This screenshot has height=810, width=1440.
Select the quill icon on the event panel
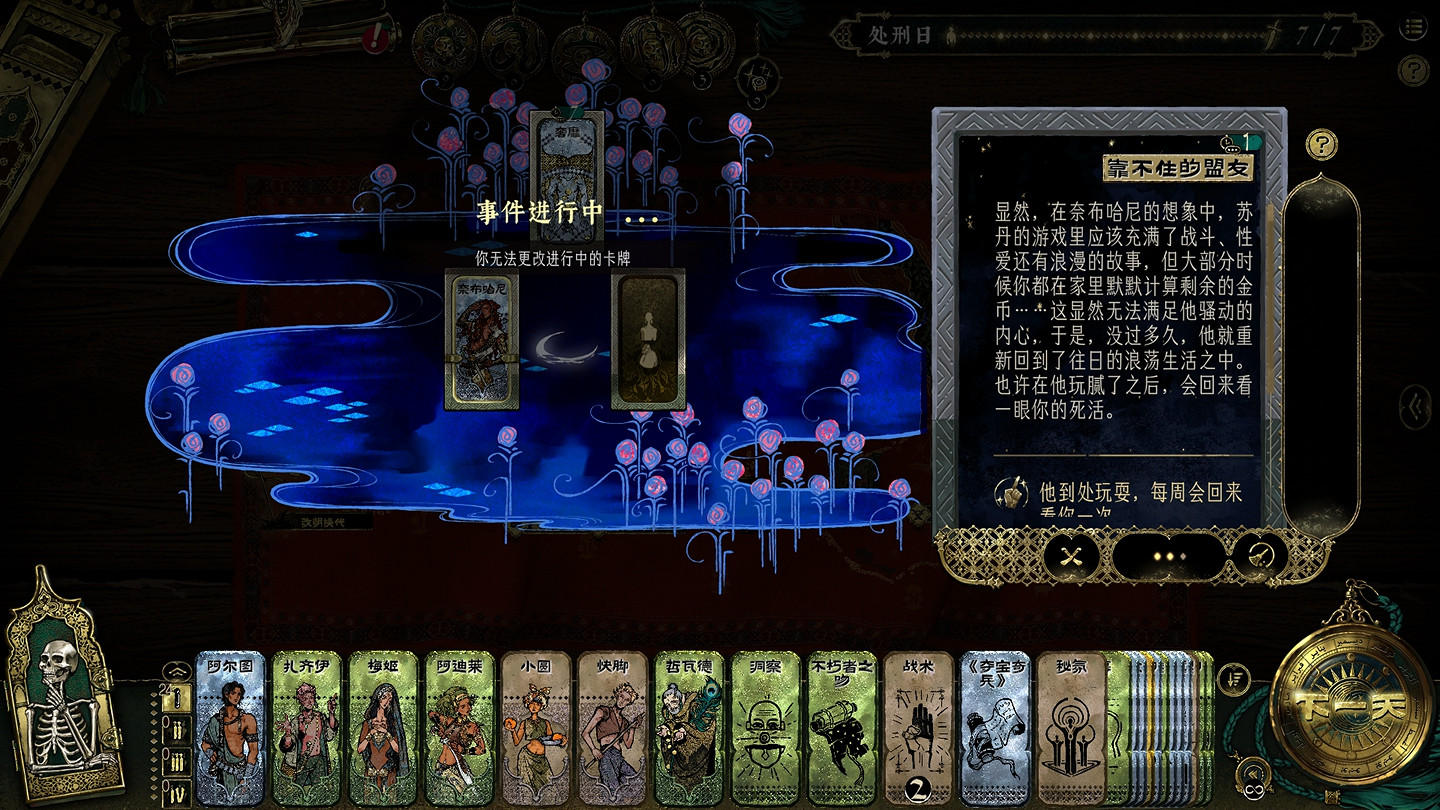point(1260,556)
